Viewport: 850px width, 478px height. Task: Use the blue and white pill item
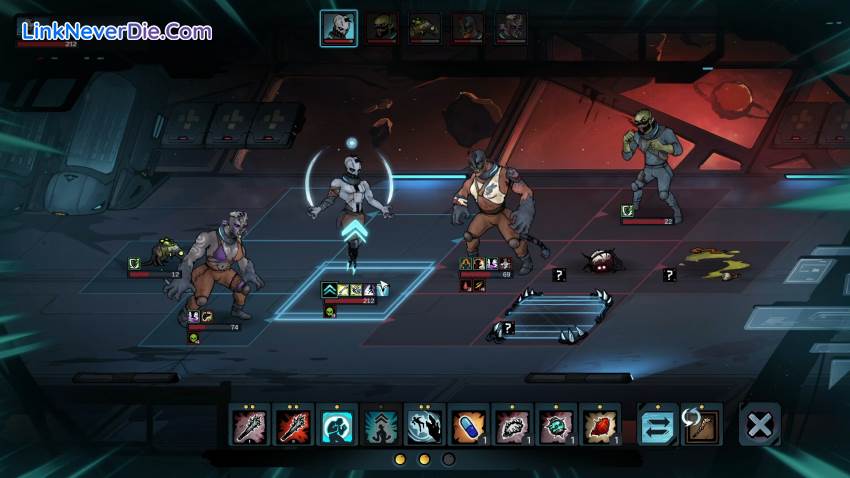pyautogui.click(x=469, y=426)
